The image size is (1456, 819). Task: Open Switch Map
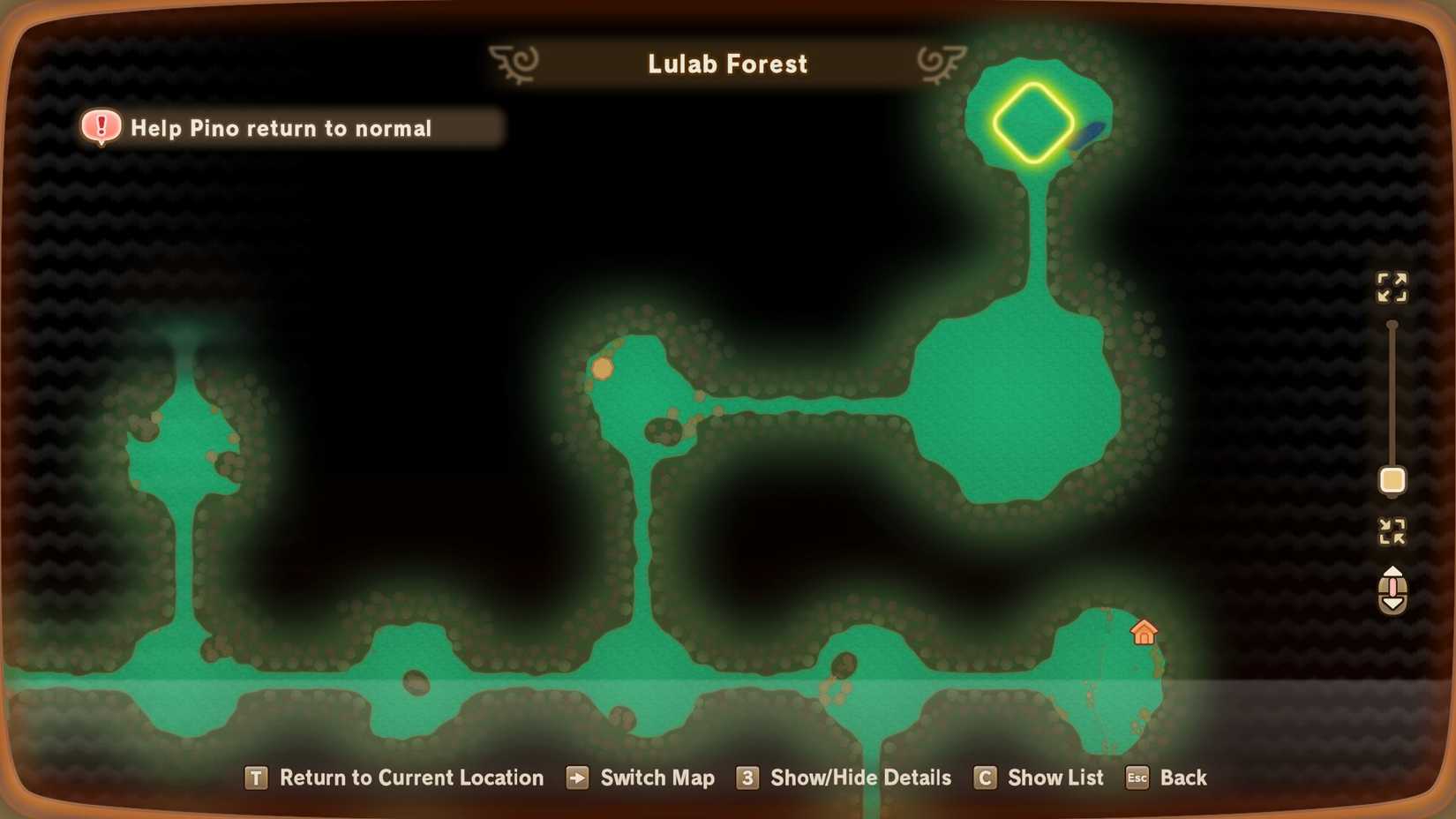[657, 778]
